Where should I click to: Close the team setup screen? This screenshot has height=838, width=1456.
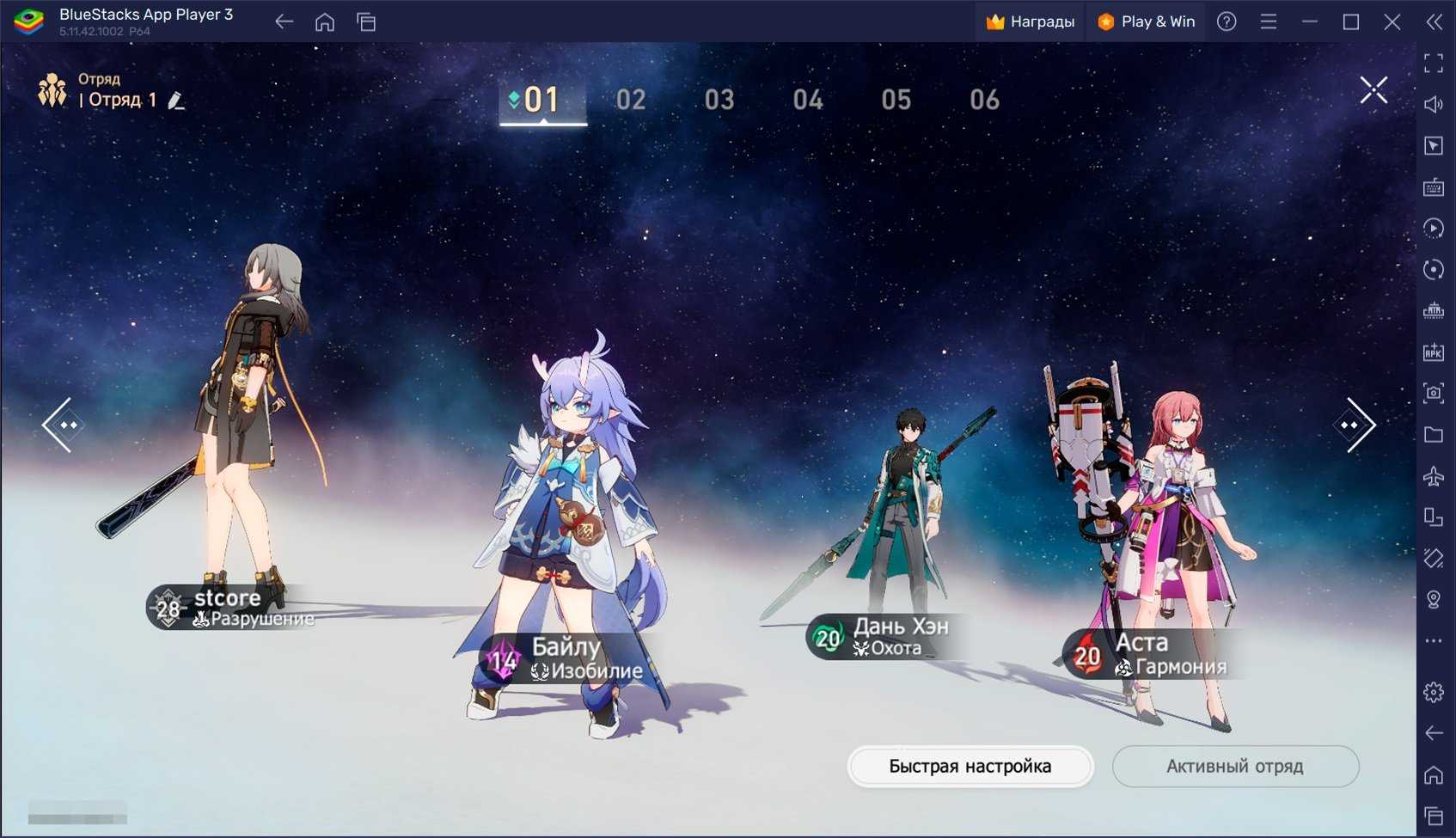point(1373,90)
